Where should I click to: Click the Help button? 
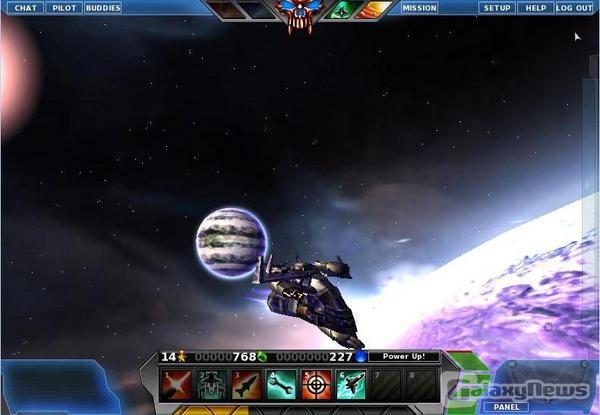click(536, 8)
